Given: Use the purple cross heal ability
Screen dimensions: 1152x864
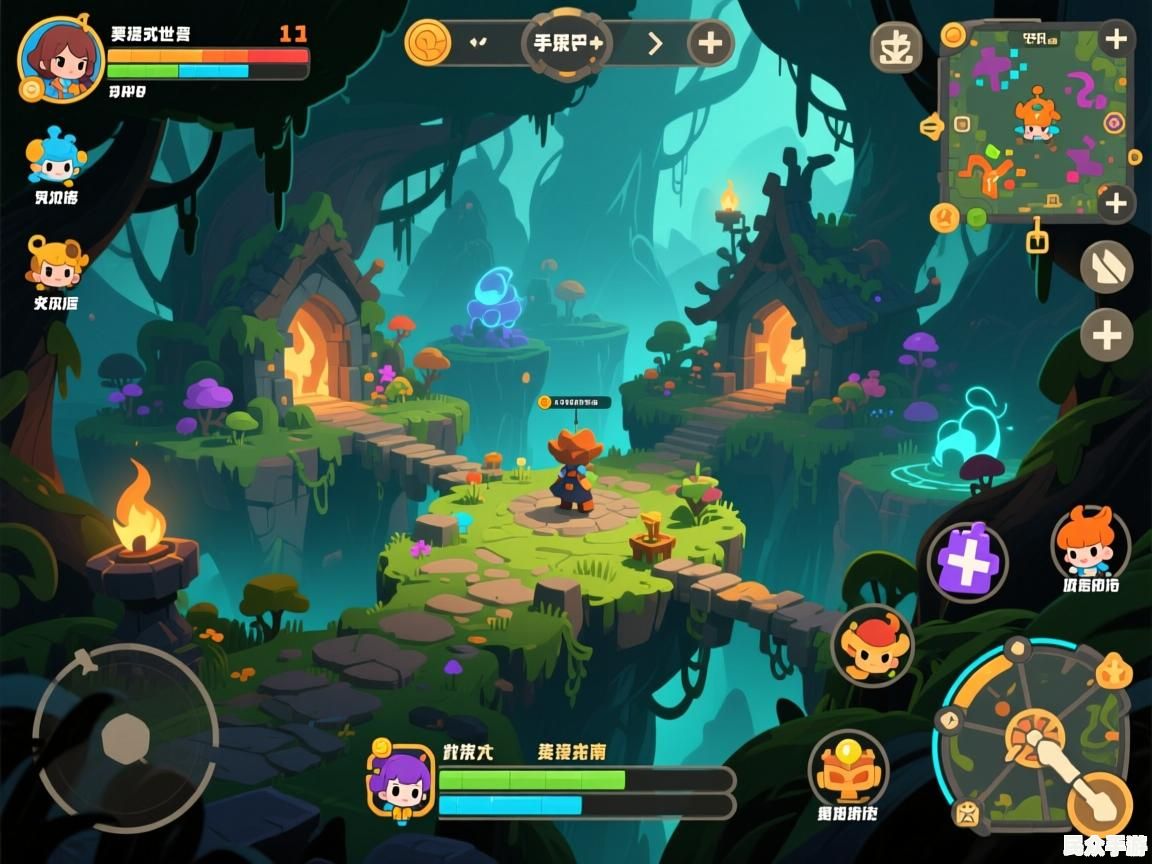Looking at the screenshot, I should click(x=967, y=562).
